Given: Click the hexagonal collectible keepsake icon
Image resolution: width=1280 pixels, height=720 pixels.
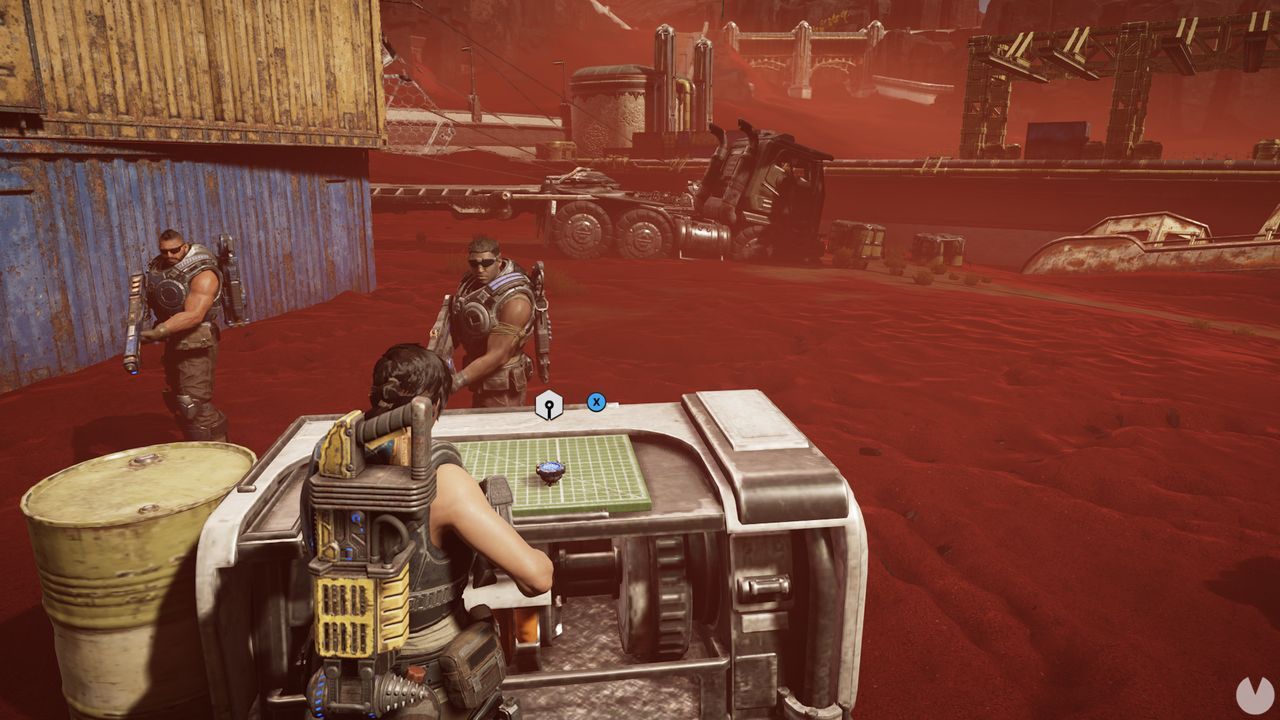Looking at the screenshot, I should click(551, 404).
